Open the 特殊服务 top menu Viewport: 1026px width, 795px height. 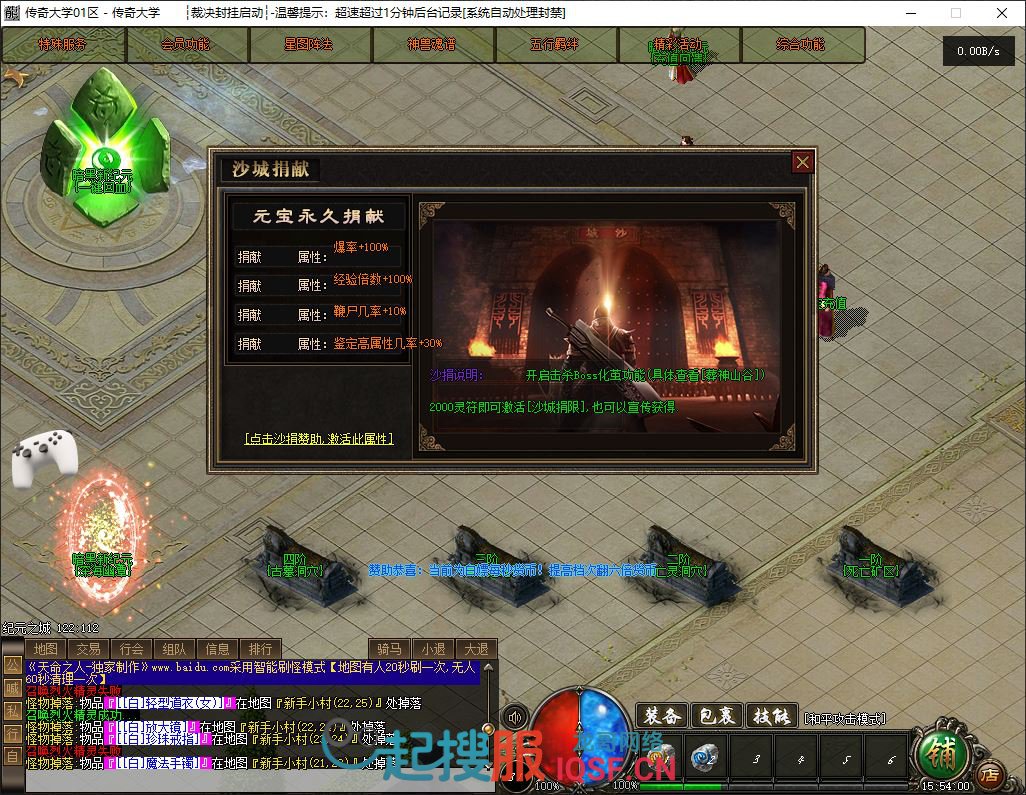point(63,45)
